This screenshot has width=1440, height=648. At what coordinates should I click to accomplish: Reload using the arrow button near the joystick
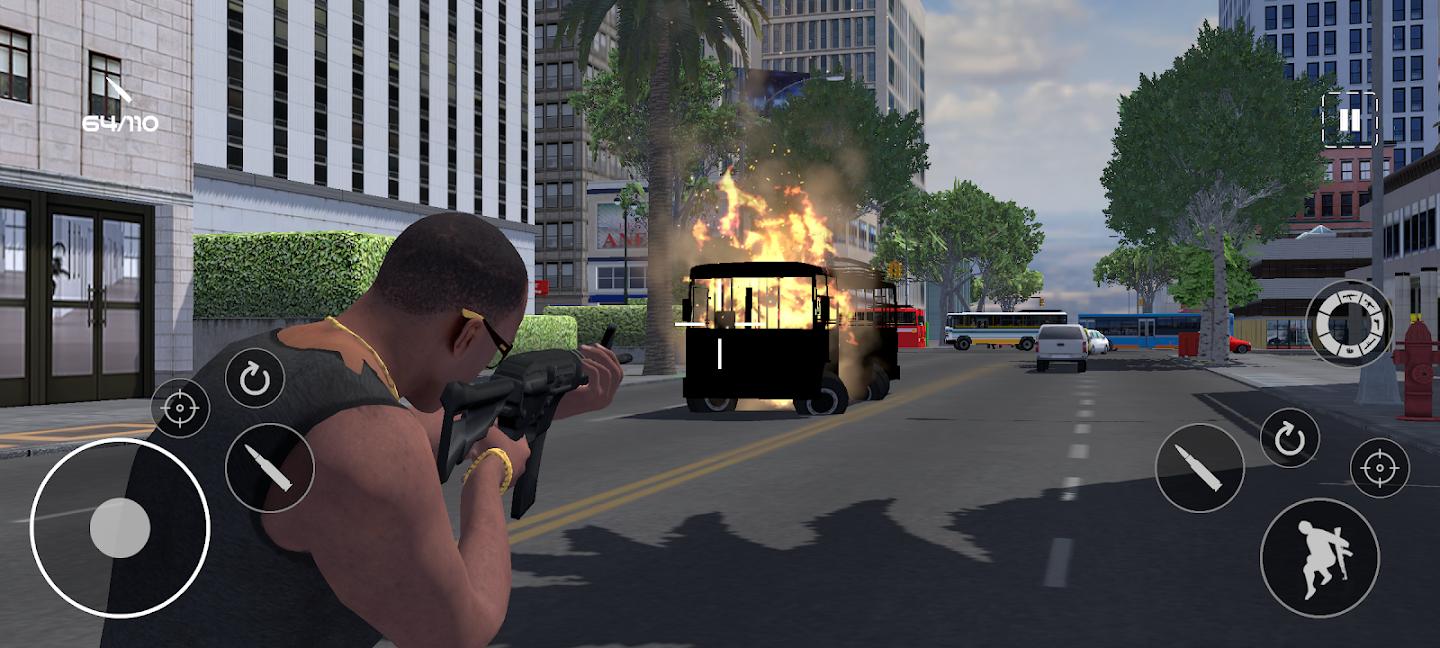254,378
